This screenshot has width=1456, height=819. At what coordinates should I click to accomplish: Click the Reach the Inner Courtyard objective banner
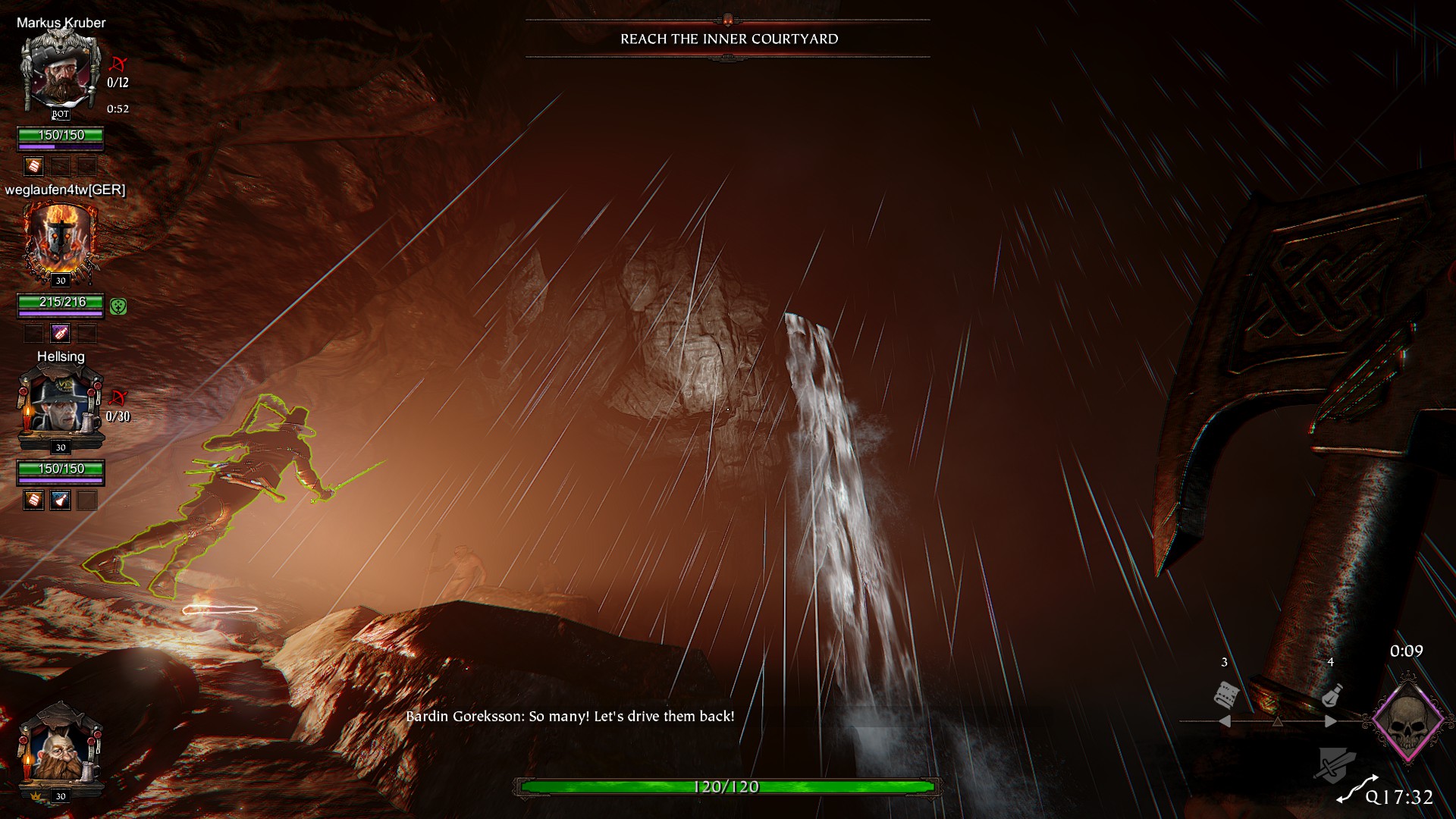[x=728, y=39]
